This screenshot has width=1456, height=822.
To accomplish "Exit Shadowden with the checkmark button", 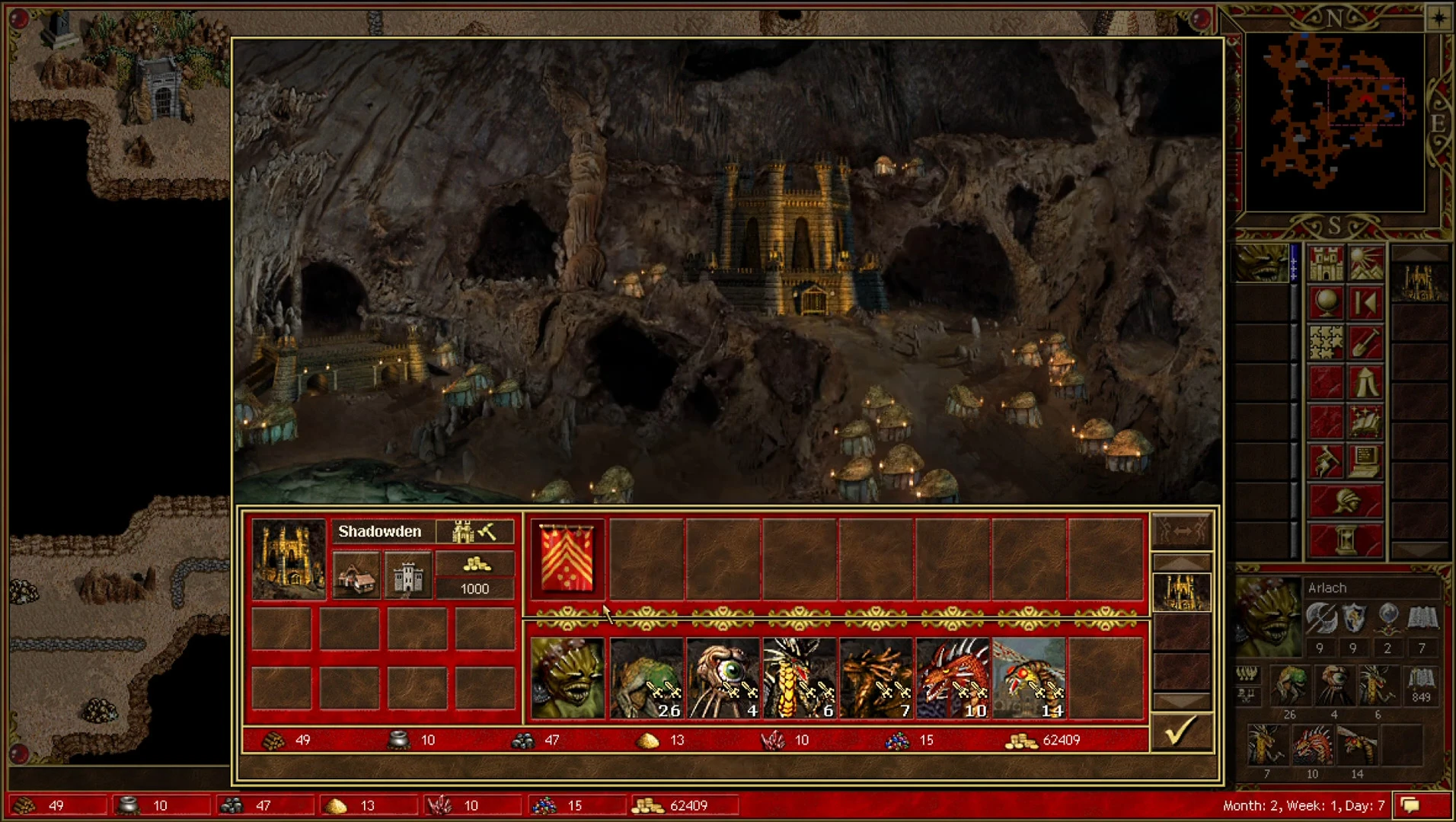I will coord(1180,733).
